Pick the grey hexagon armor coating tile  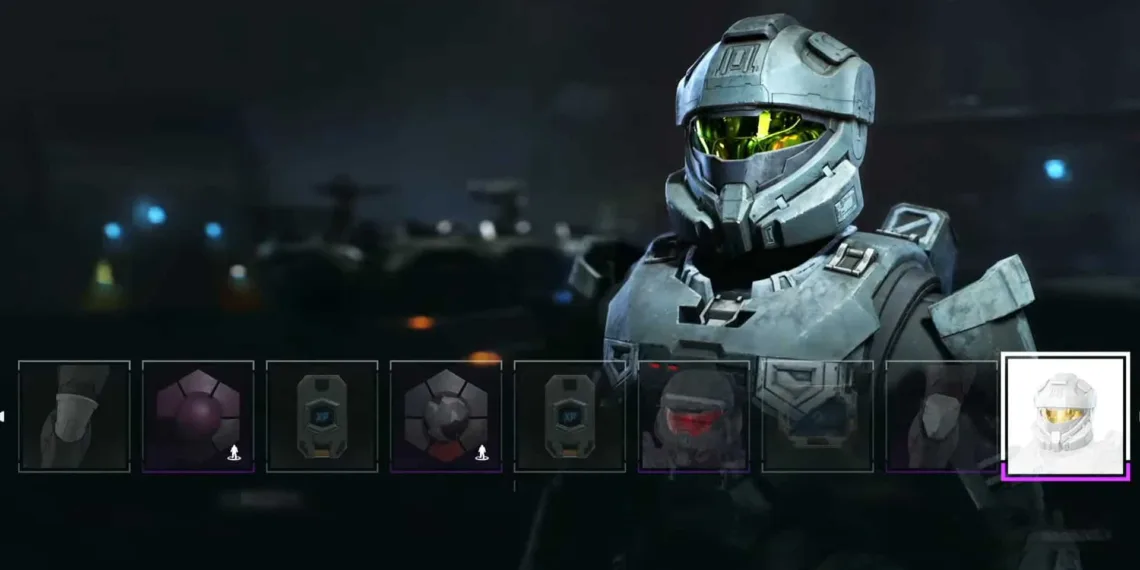[446, 415]
